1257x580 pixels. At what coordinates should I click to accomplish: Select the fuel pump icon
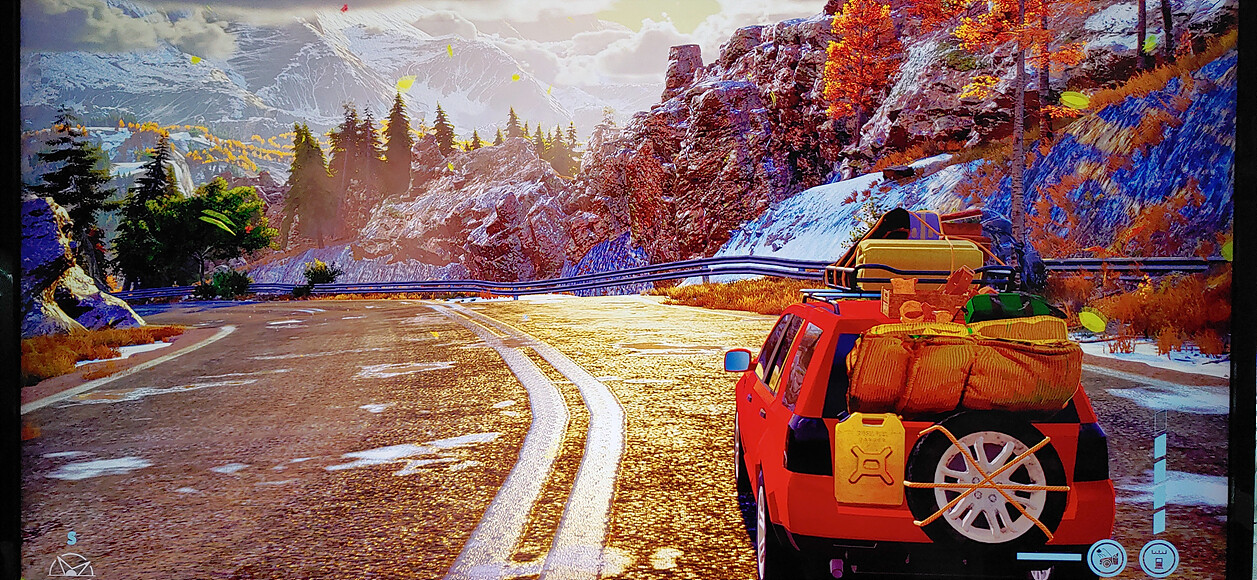click(x=1158, y=557)
